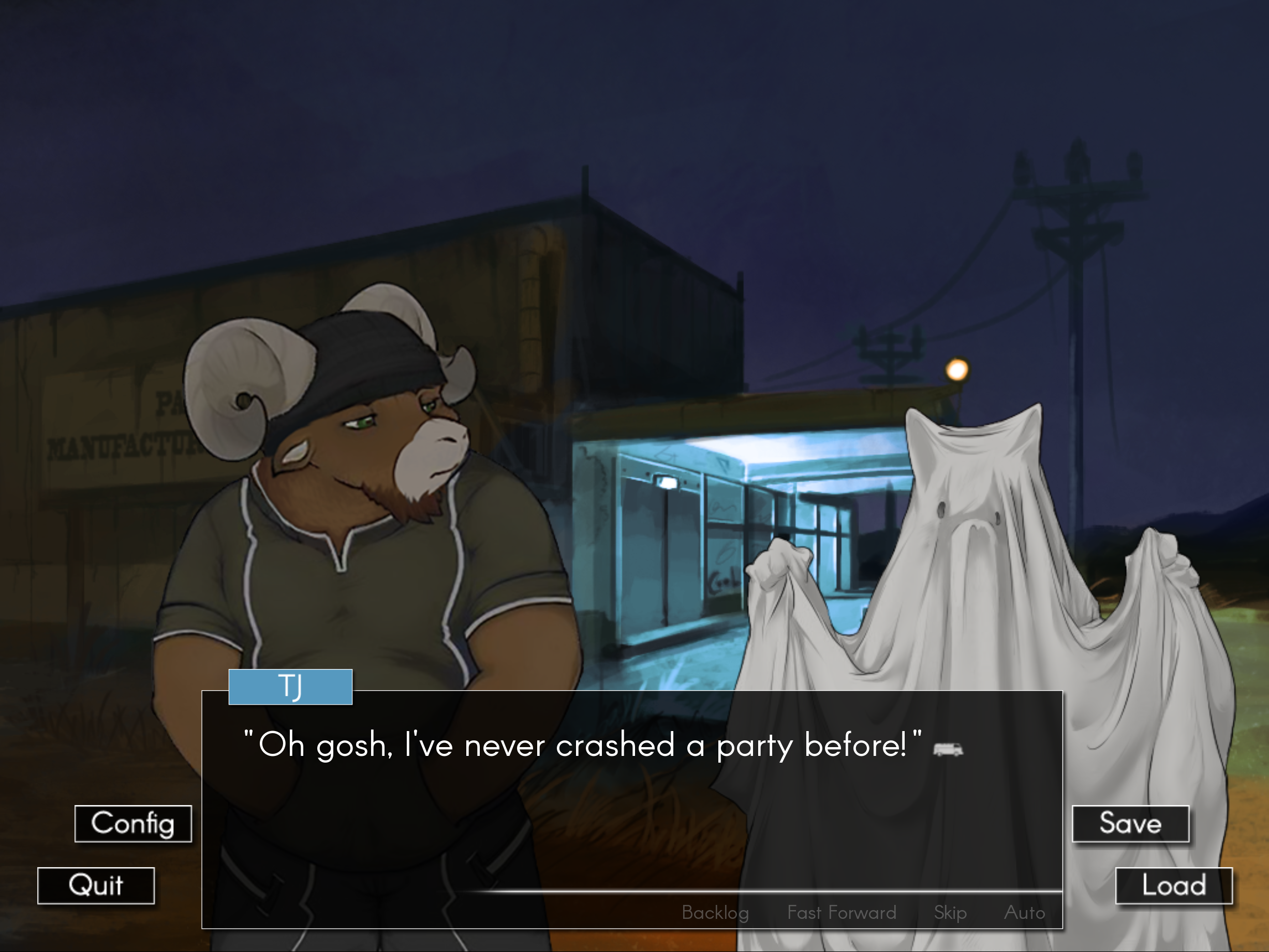Enable Fast Forward mode

click(841, 913)
